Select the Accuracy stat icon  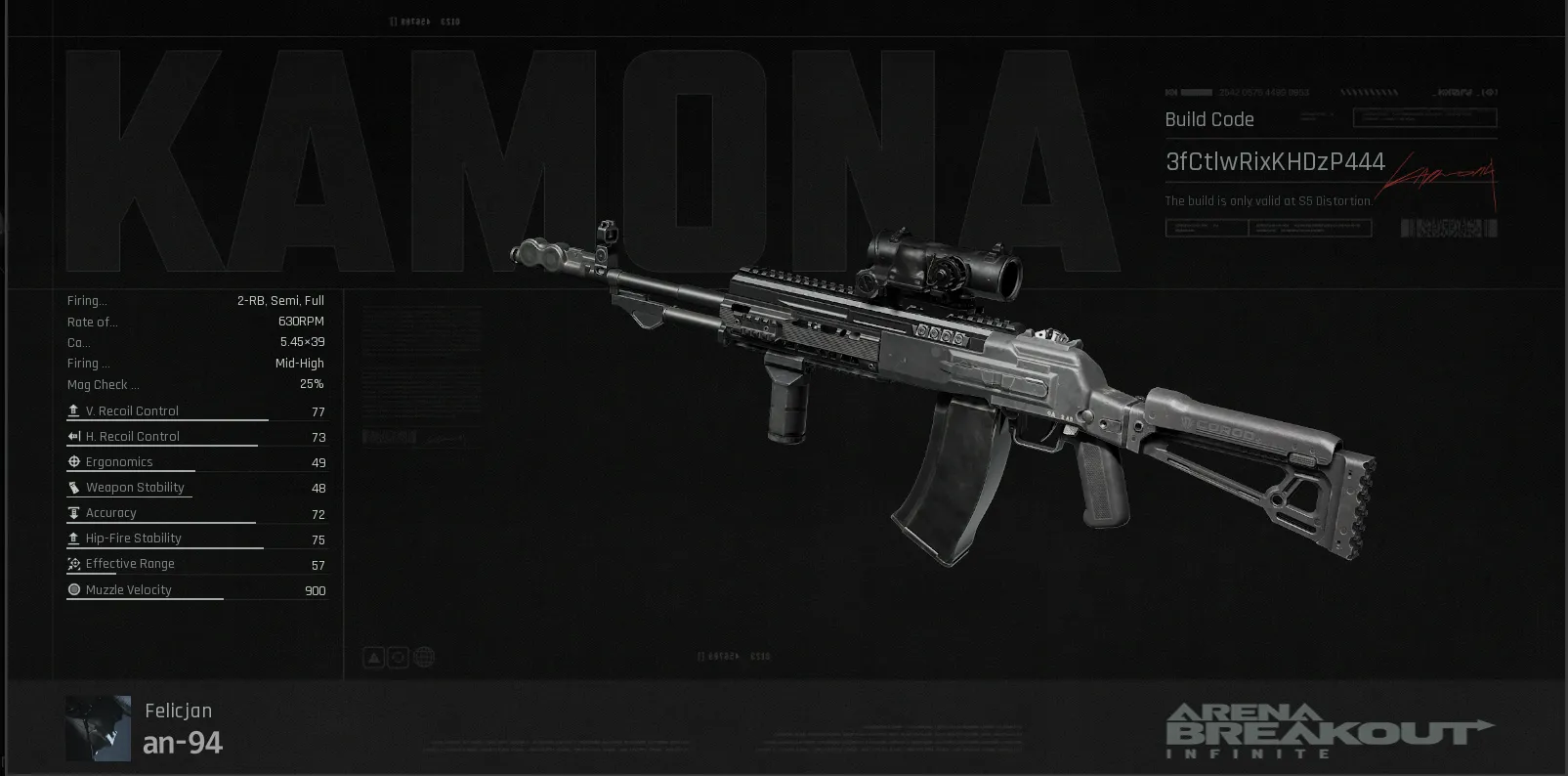pyautogui.click(x=73, y=511)
